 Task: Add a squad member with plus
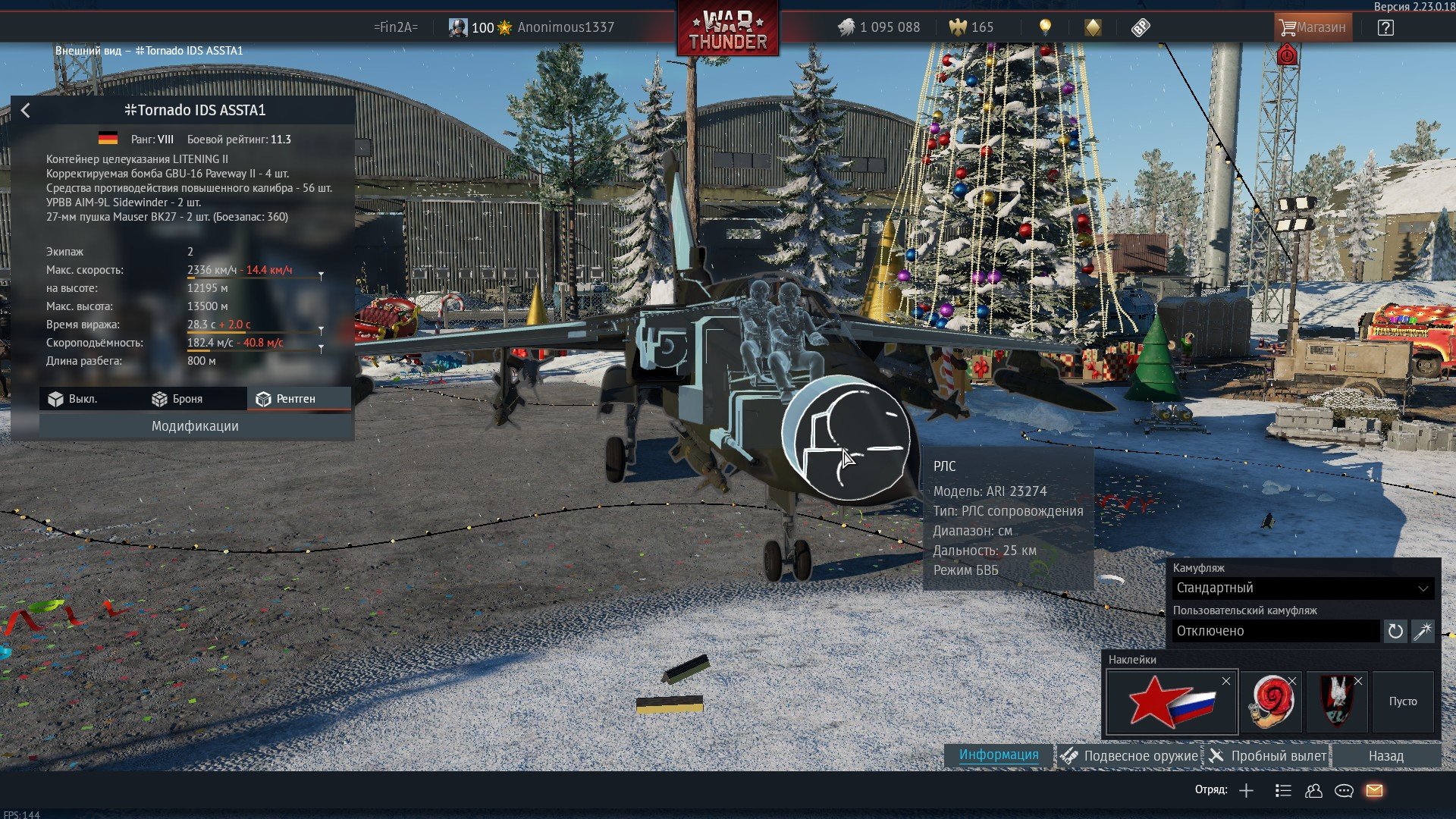1246,791
